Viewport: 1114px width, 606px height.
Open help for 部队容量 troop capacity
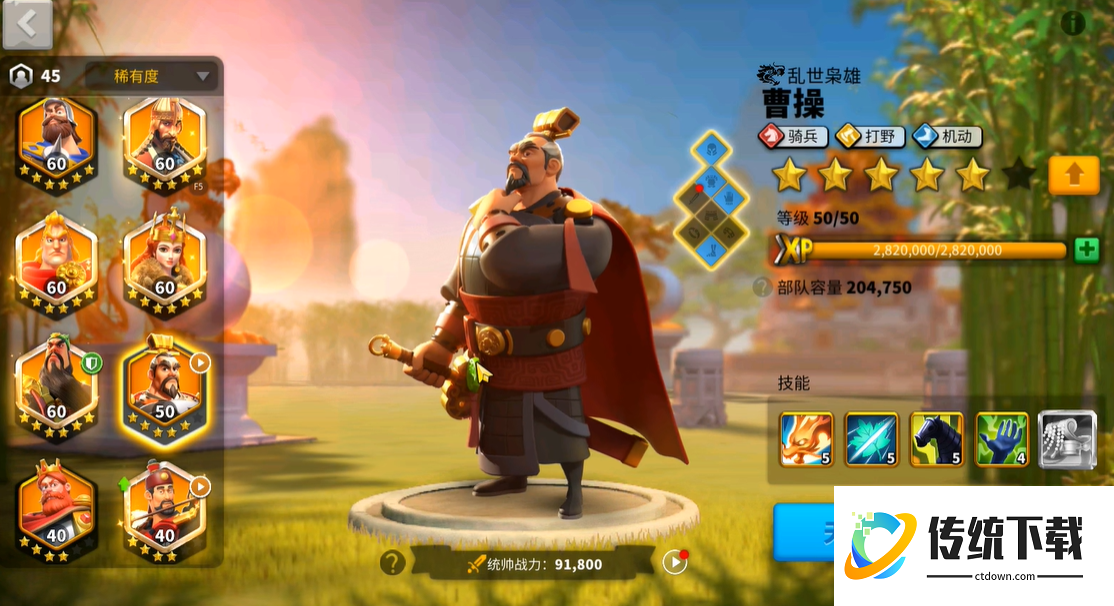click(762, 287)
